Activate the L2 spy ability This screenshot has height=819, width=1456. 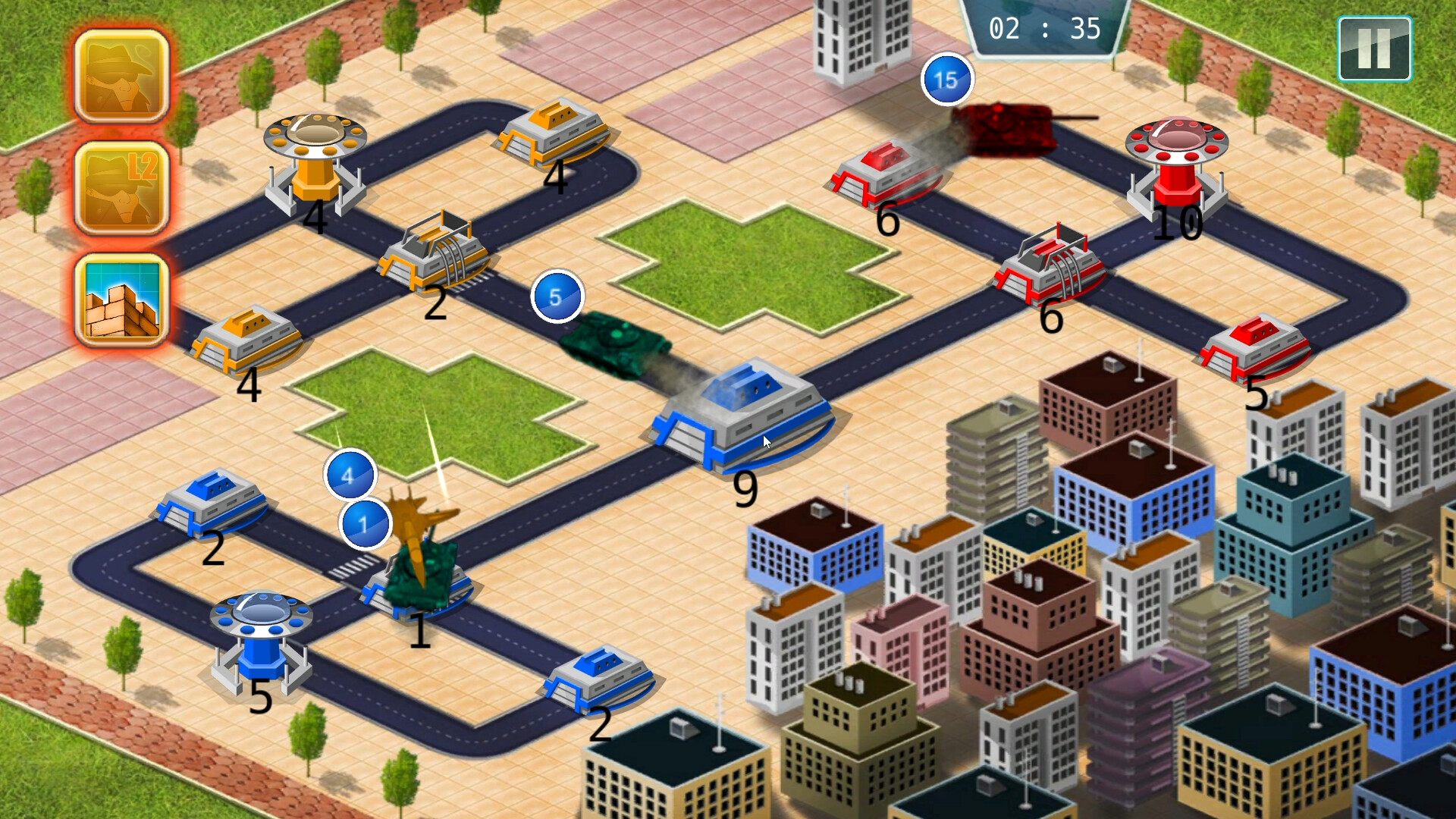tap(120, 184)
